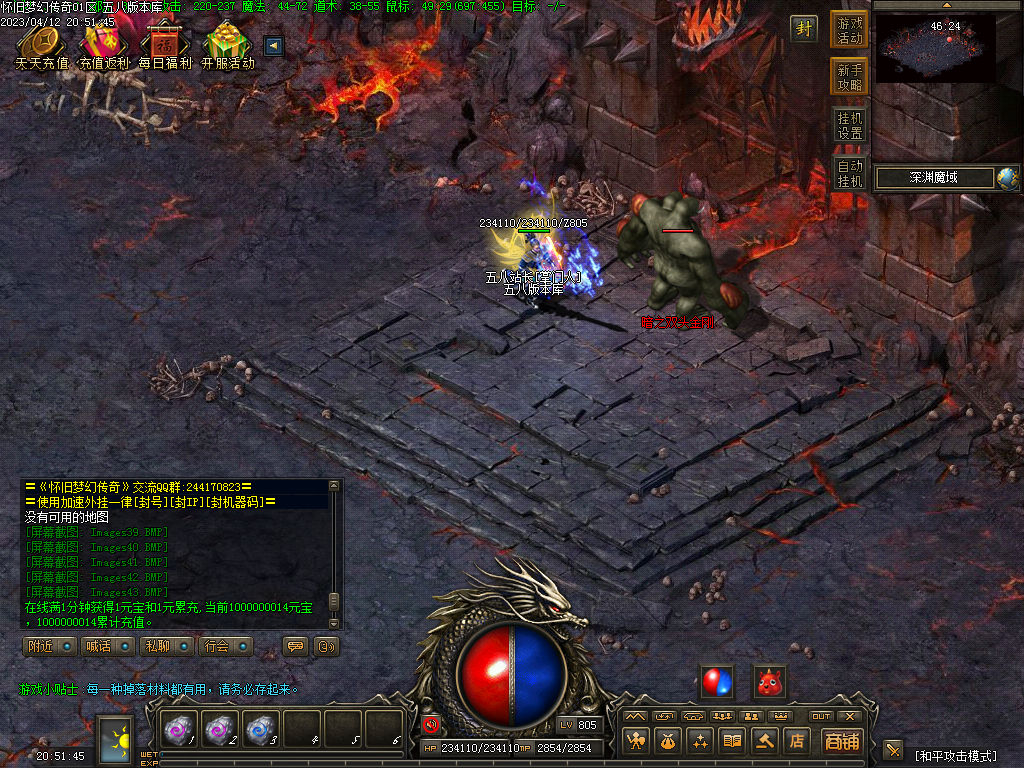Open the 新手攻略 beginner guide
1024x768 pixels.
(x=850, y=77)
